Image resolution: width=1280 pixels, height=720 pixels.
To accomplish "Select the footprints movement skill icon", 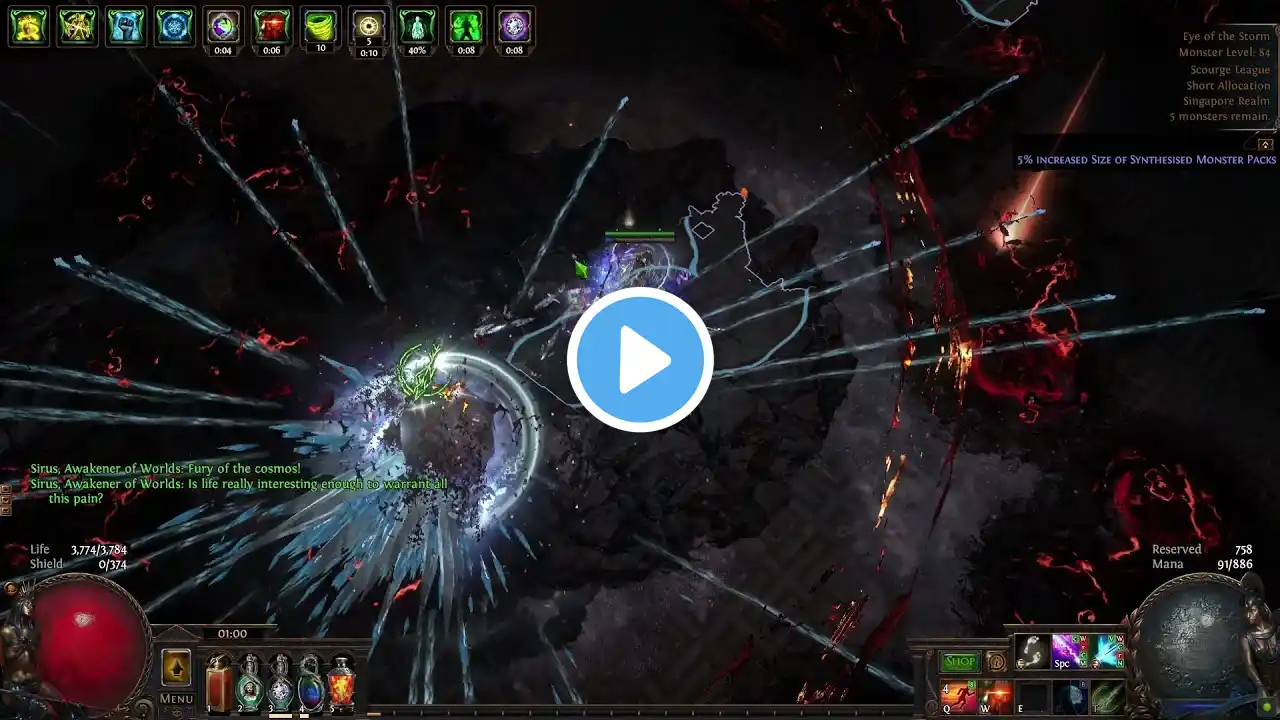I will 1032,651.
